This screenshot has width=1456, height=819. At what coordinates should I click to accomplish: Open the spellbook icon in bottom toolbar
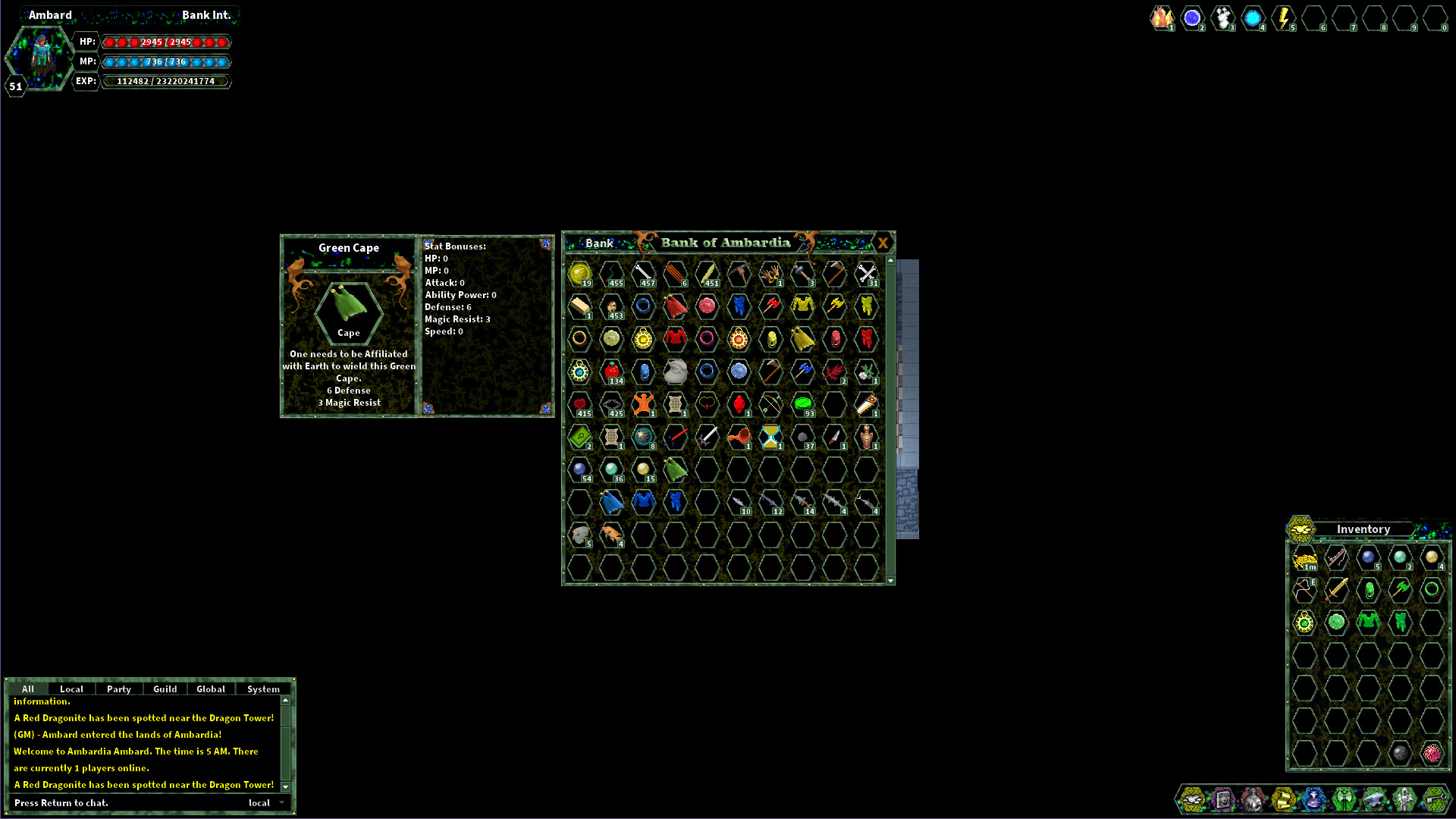1223,799
